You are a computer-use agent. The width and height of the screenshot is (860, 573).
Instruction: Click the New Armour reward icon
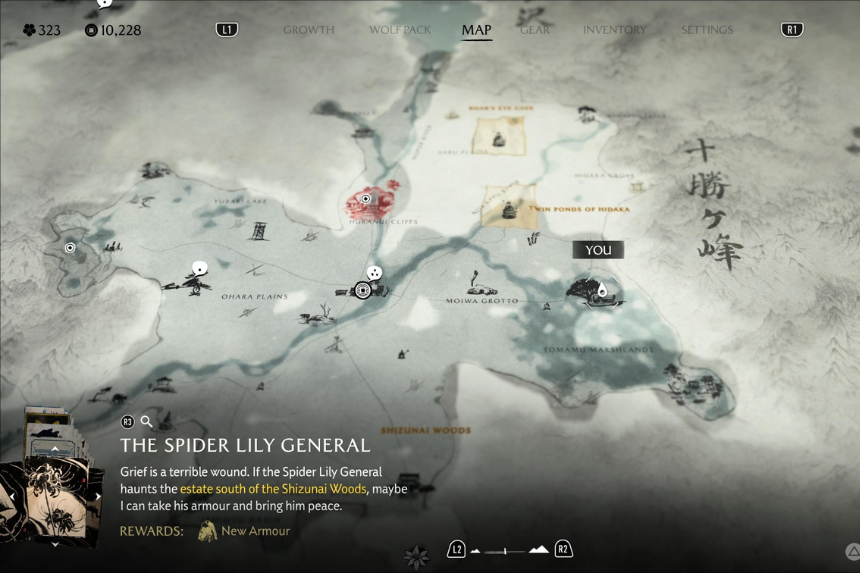point(208,531)
